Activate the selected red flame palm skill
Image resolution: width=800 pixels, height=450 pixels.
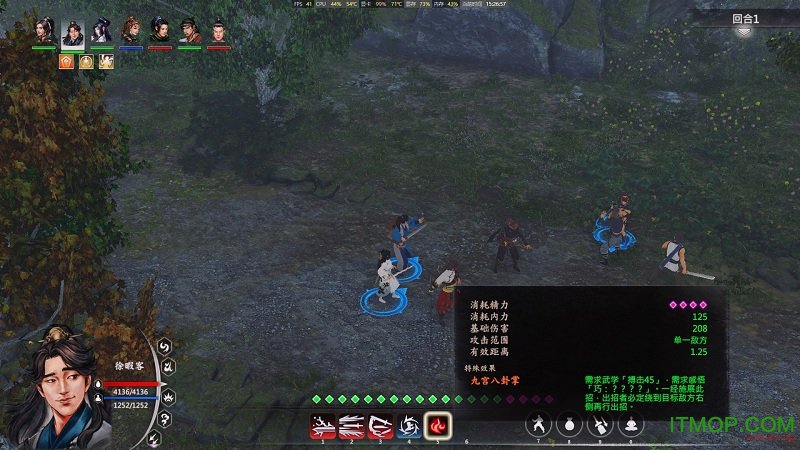point(437,426)
